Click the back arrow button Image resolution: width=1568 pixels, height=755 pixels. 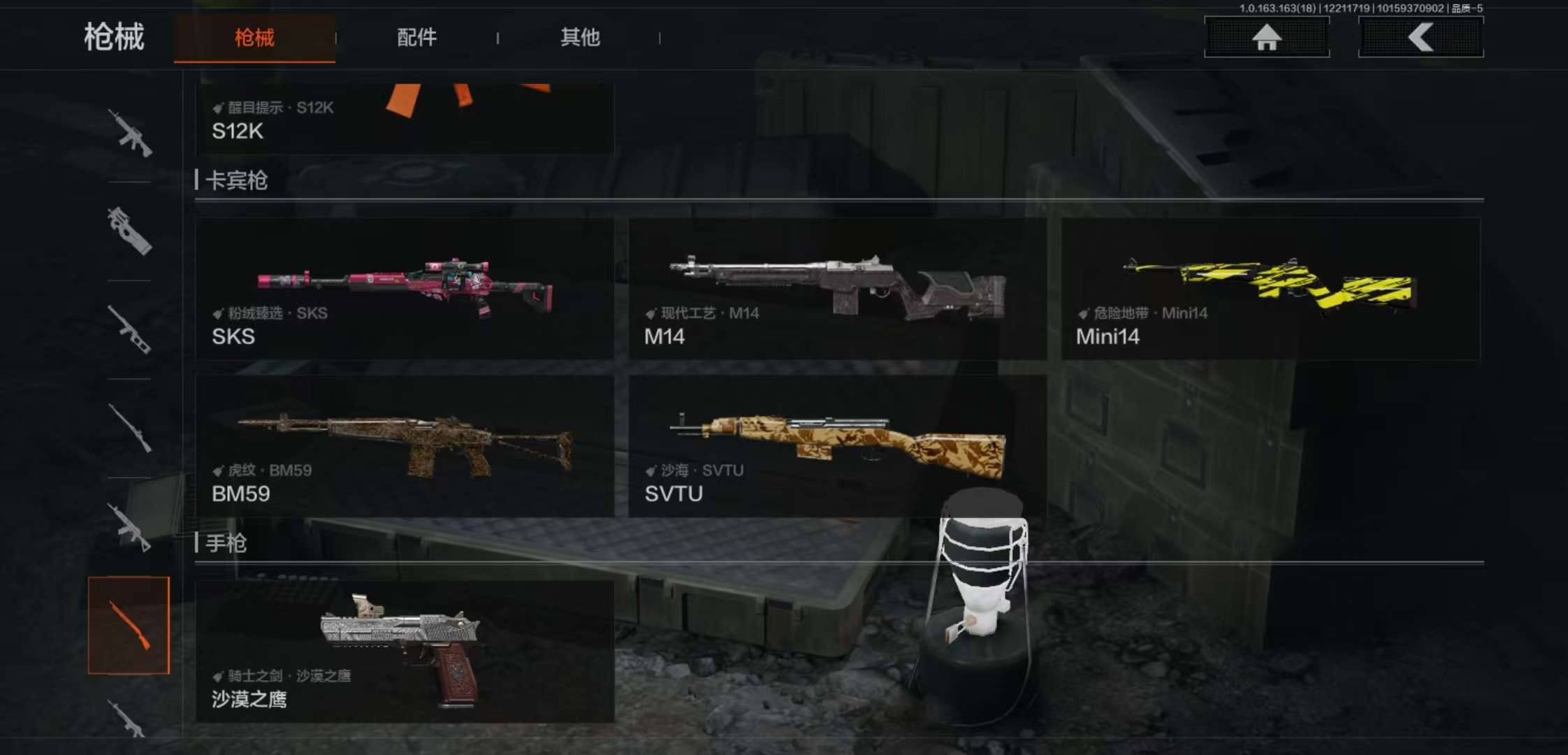(x=1421, y=37)
